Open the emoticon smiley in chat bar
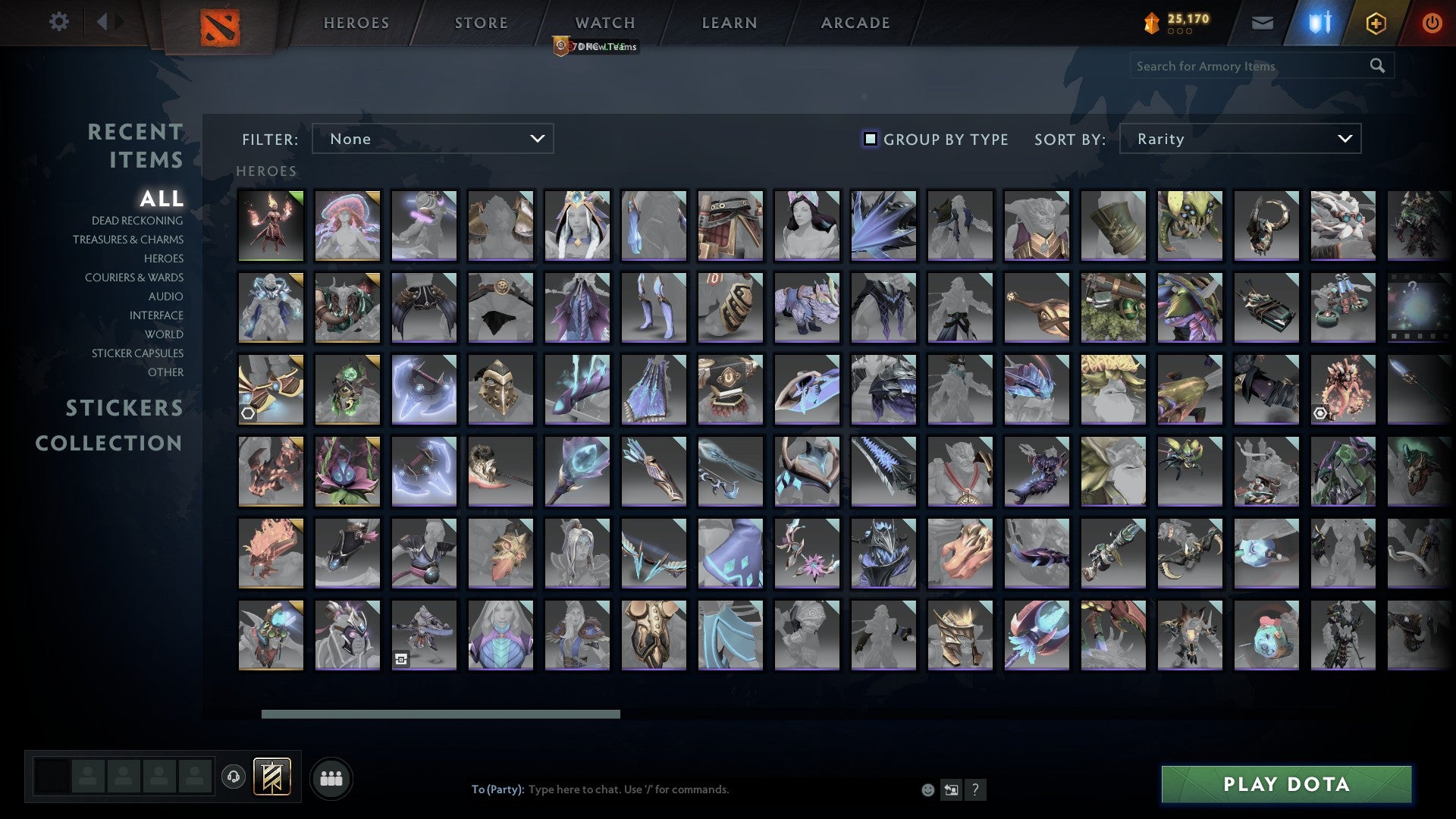Viewport: 1456px width, 819px height. (927, 789)
